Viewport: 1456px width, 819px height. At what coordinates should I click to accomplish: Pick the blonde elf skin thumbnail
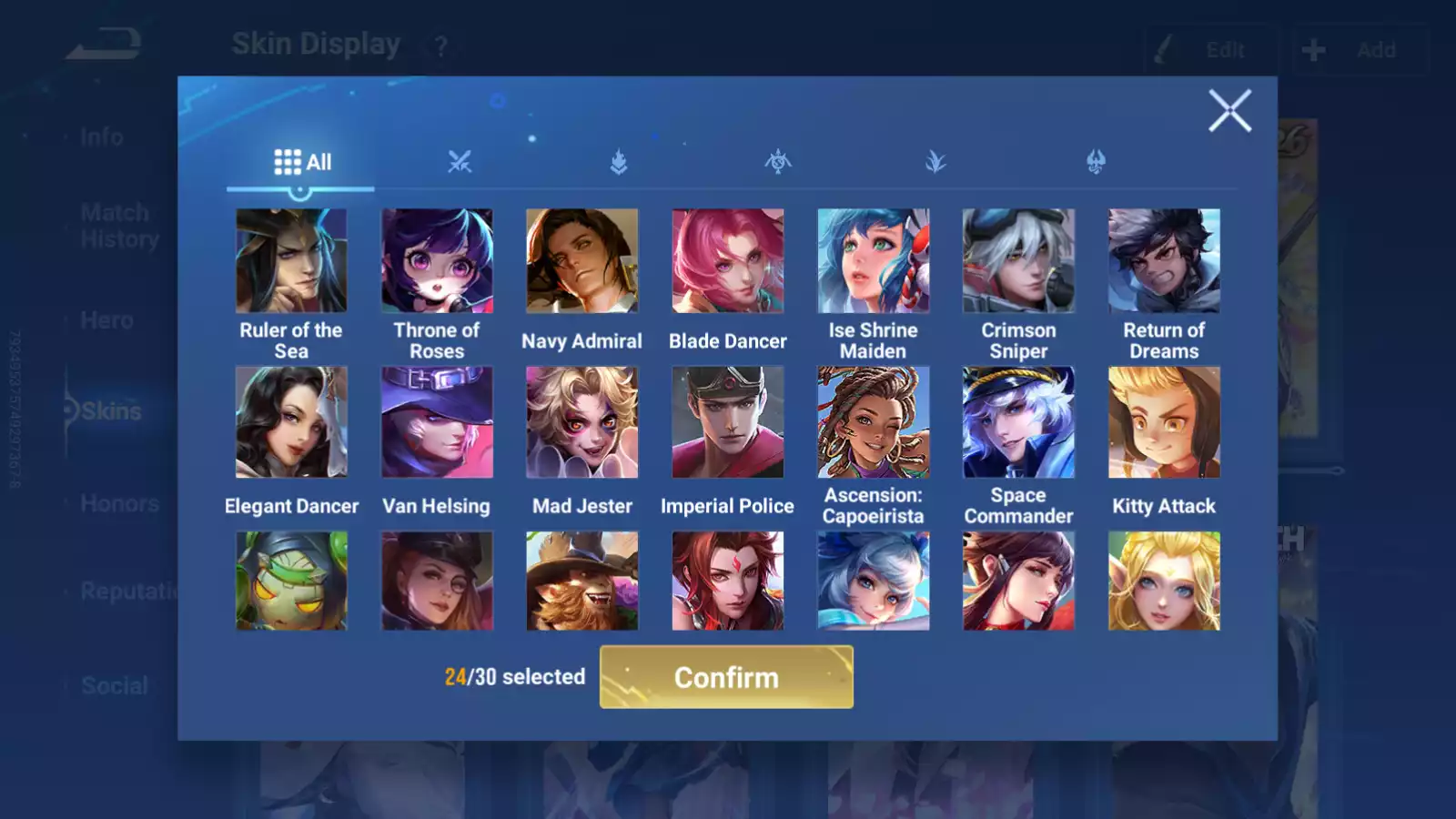pyautogui.click(x=1164, y=581)
